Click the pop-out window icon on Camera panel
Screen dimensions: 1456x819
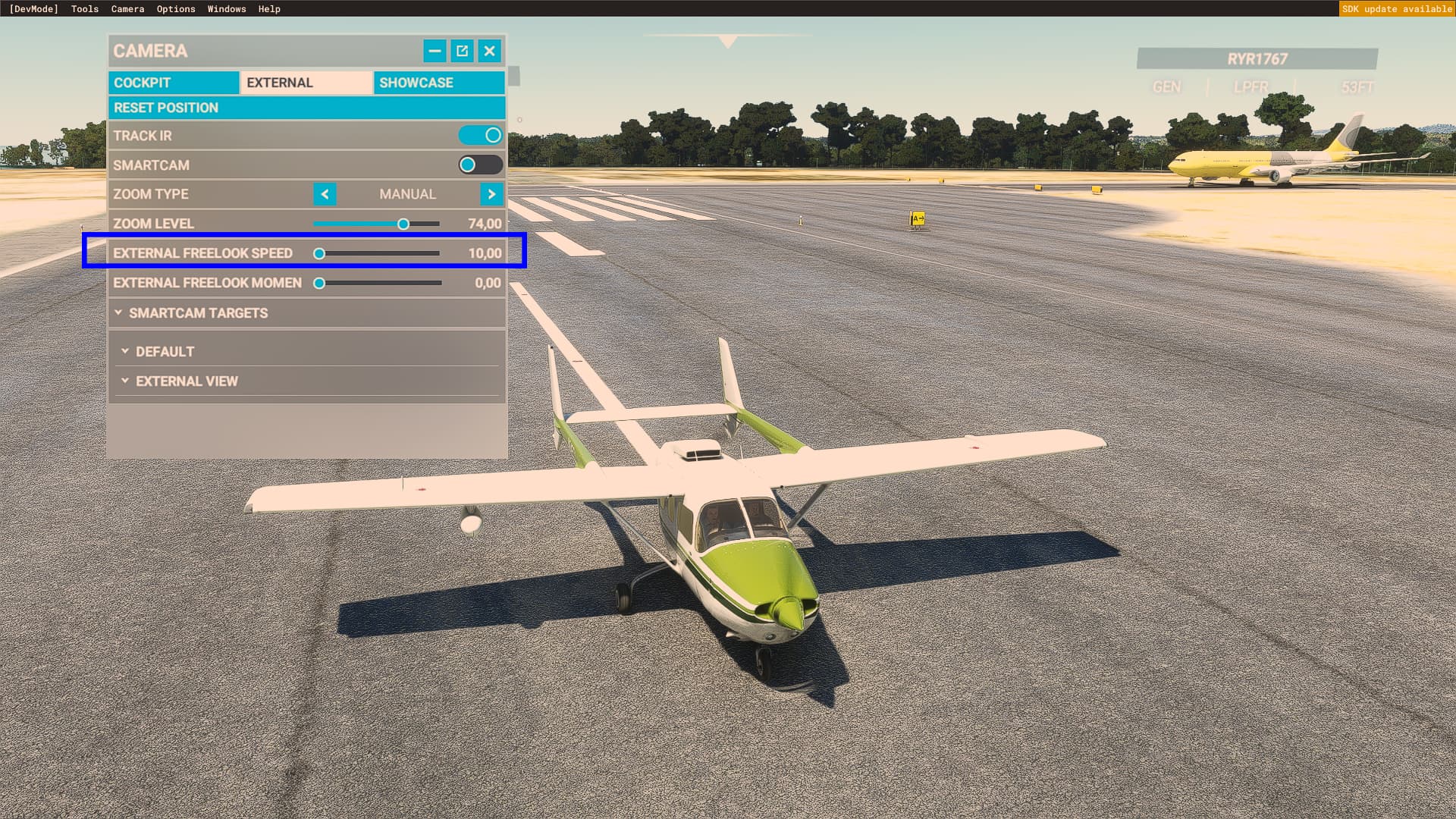462,51
